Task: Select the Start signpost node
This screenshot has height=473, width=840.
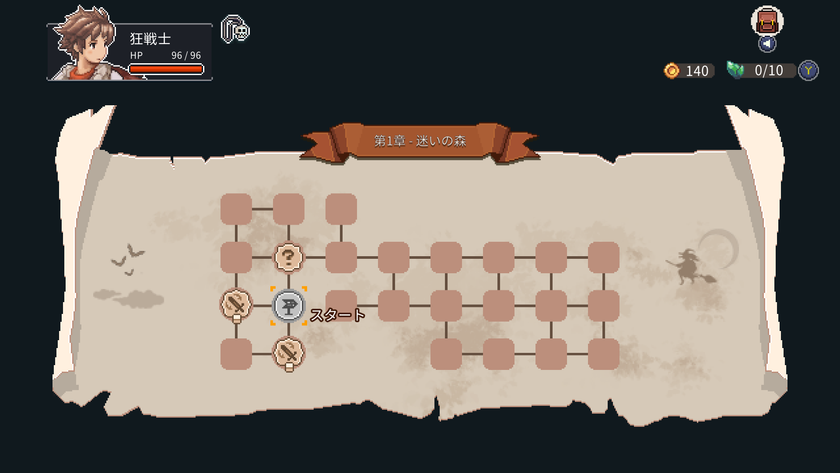Action: coord(289,306)
